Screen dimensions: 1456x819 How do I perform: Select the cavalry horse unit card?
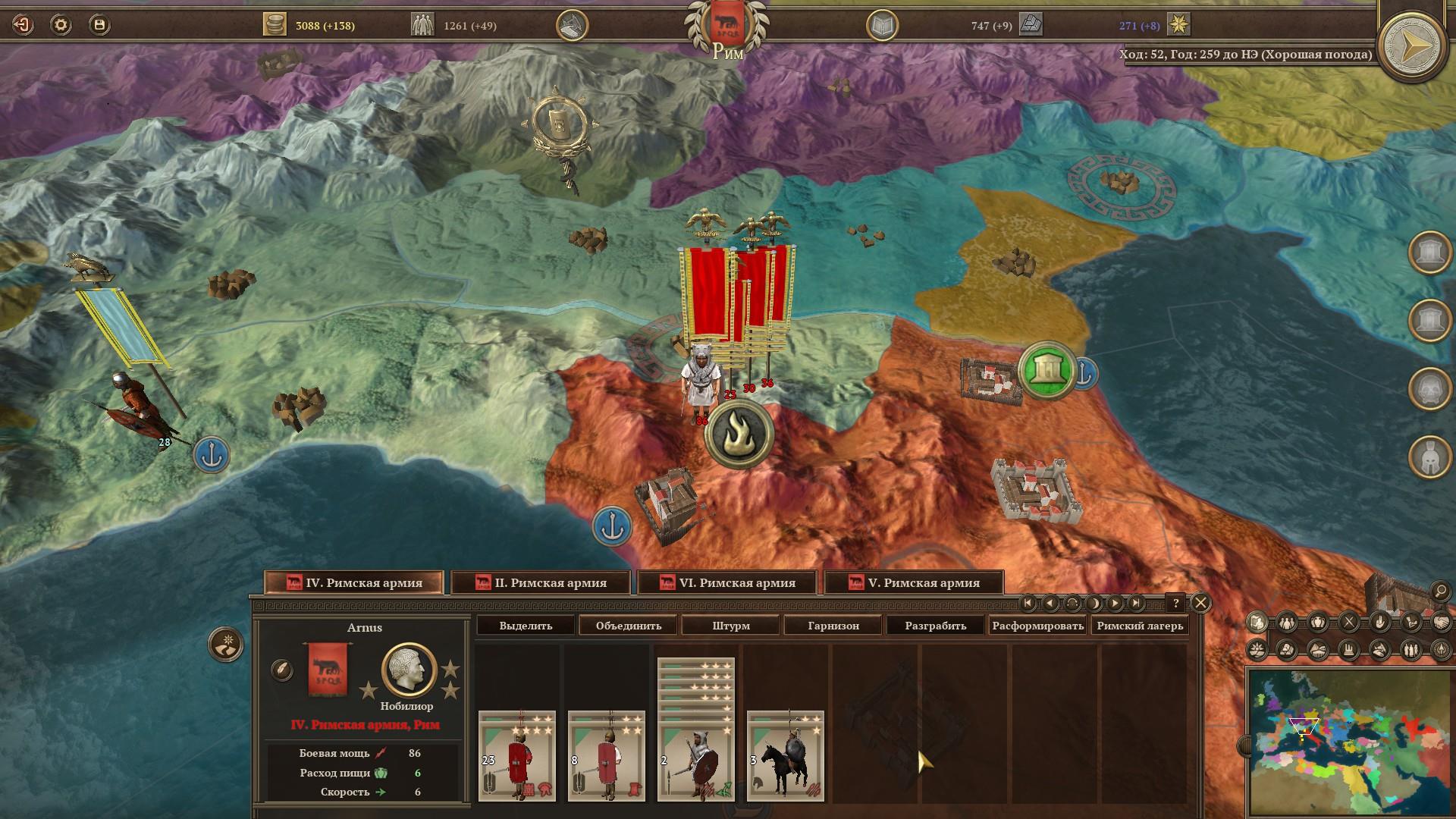785,756
